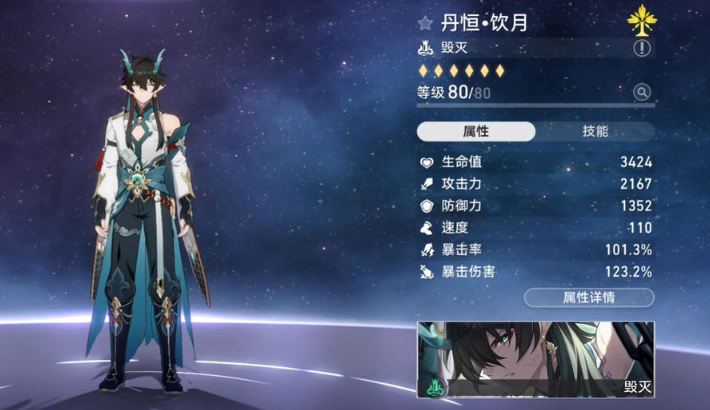
Task: Click the exclamation info icon beside 毁灭
Action: coord(642,48)
